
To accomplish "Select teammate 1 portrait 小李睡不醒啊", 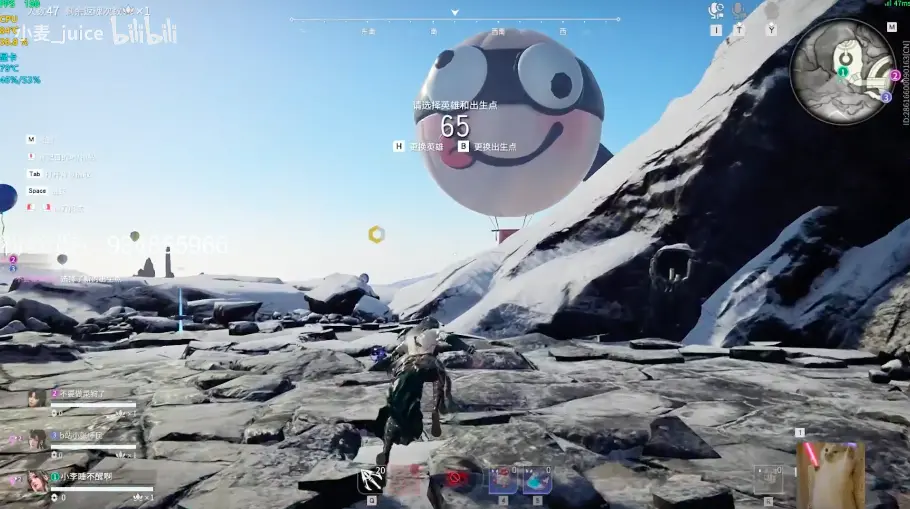I will [38, 480].
